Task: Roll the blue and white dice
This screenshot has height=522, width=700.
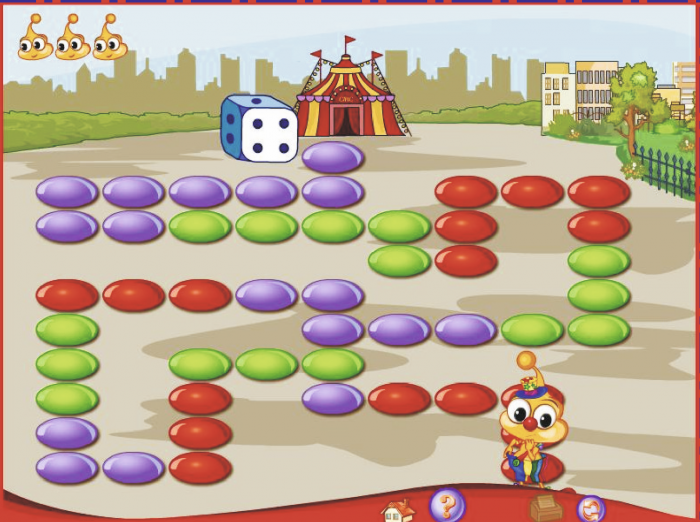Action: click(x=260, y=128)
